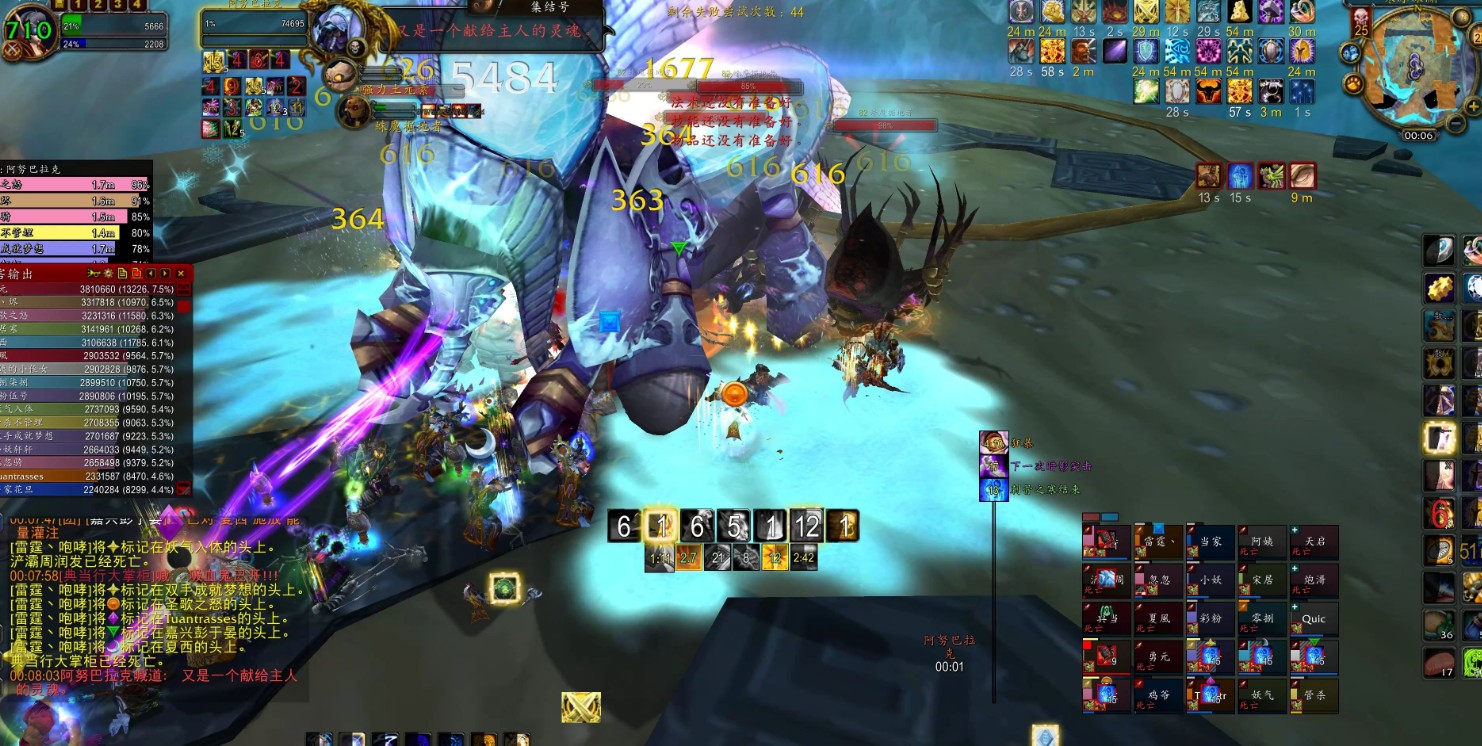This screenshot has height=746, width=1482.
Task: Select the Tuantrasses row in damage meter
Action: coord(95,476)
